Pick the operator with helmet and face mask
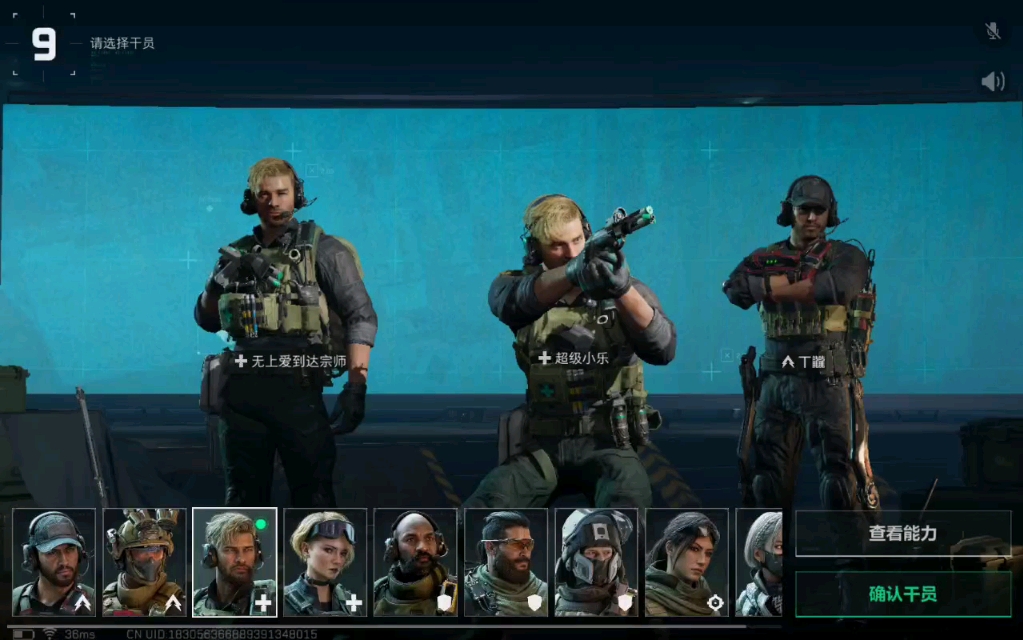This screenshot has width=1023, height=640. (x=596, y=562)
